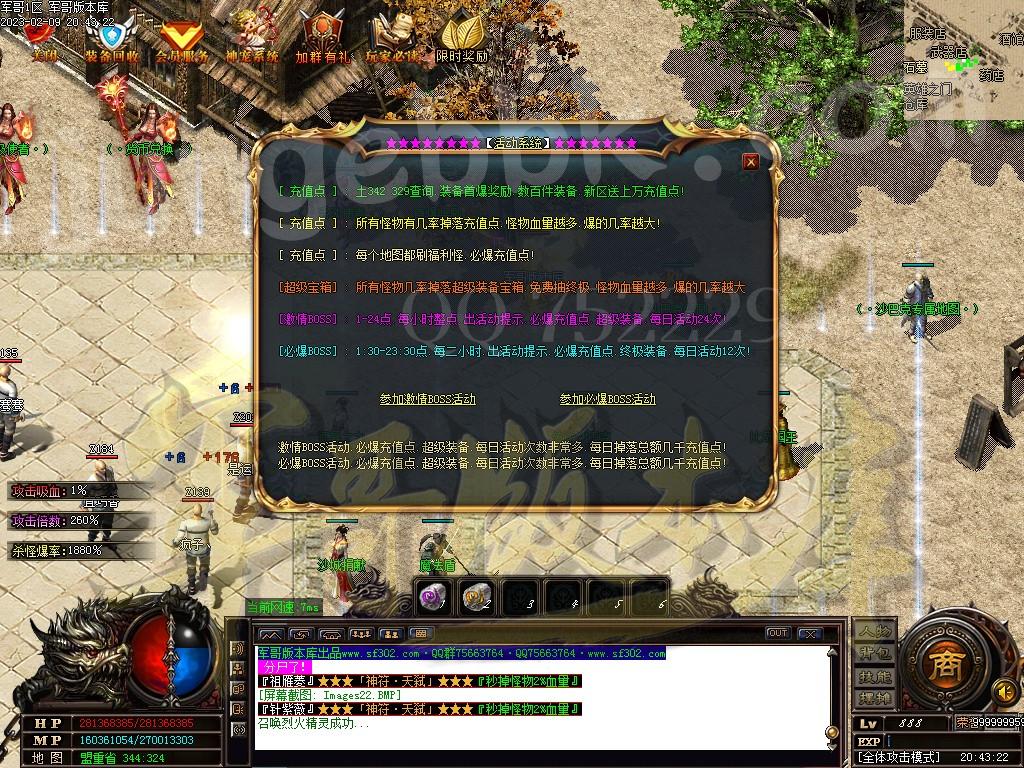Open the 技能 skills panel
The height and width of the screenshot is (768, 1024).
[873, 676]
